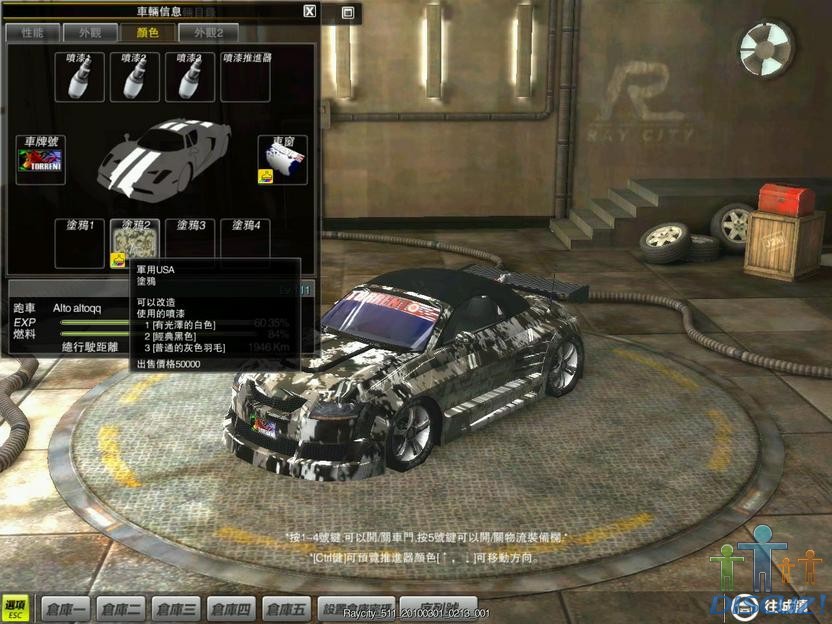Select garage 倉庫四
This screenshot has height=624, width=832.
tap(230, 608)
